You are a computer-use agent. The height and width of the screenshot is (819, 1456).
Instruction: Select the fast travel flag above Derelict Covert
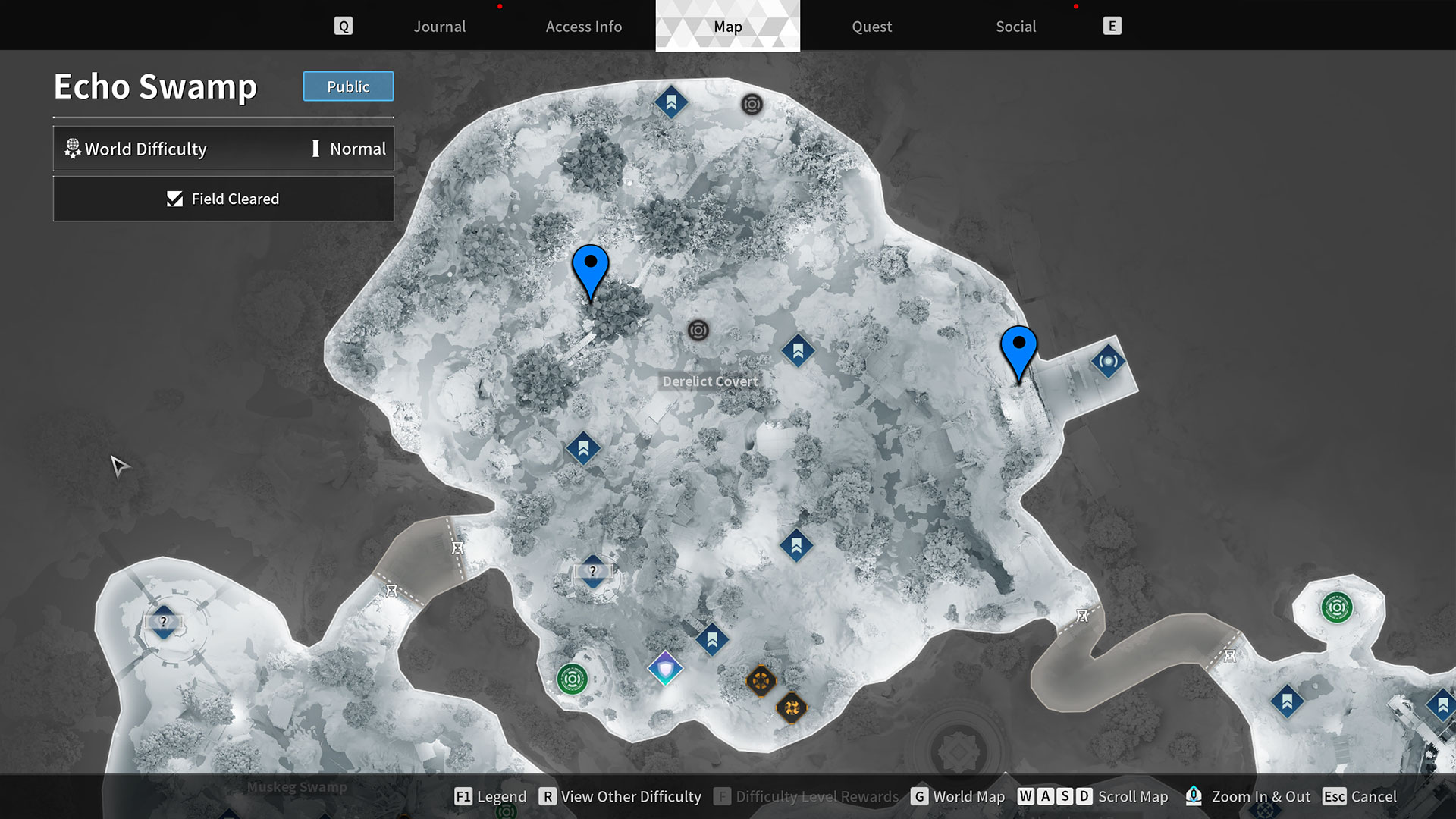tap(798, 351)
